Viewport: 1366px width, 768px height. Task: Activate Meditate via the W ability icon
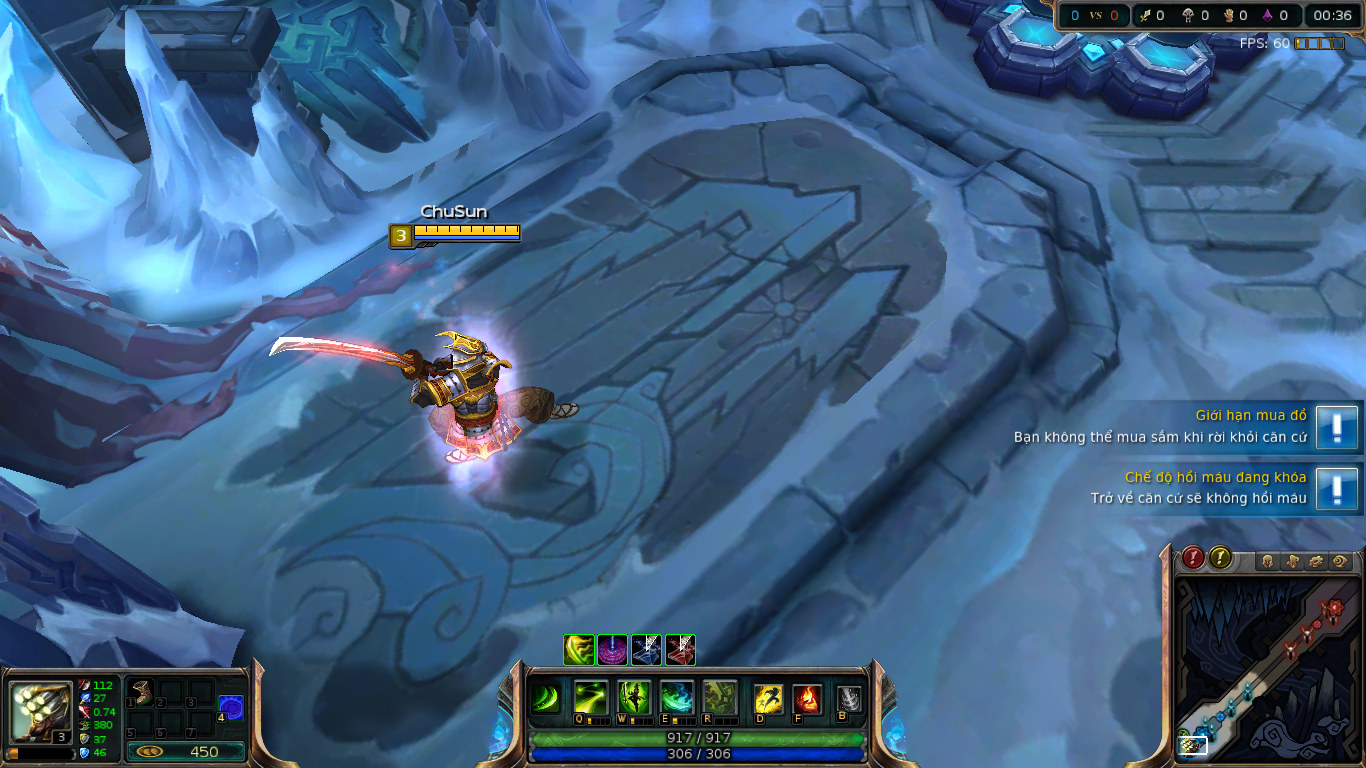click(633, 698)
